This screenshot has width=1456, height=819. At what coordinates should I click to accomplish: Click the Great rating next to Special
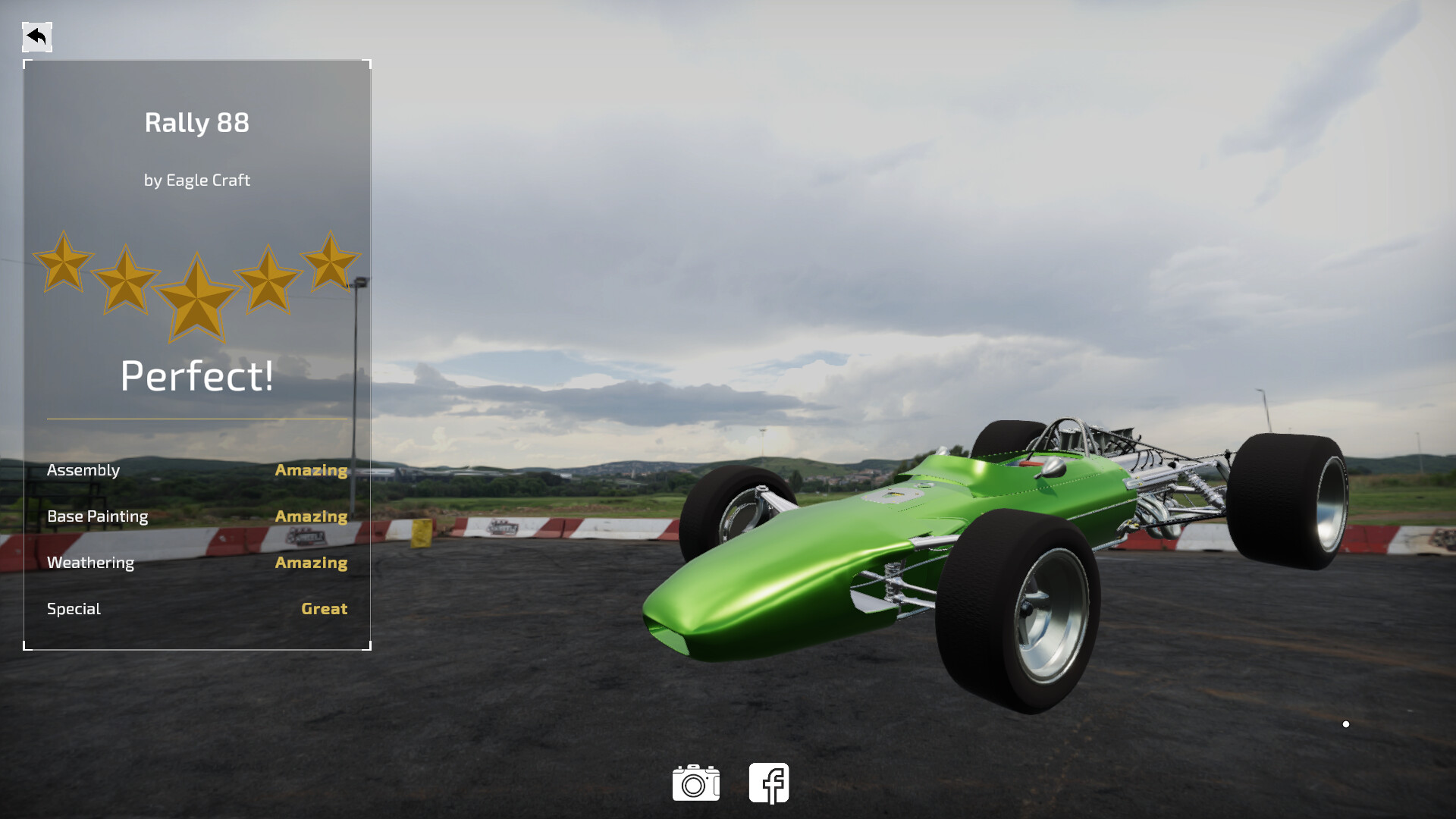324,609
